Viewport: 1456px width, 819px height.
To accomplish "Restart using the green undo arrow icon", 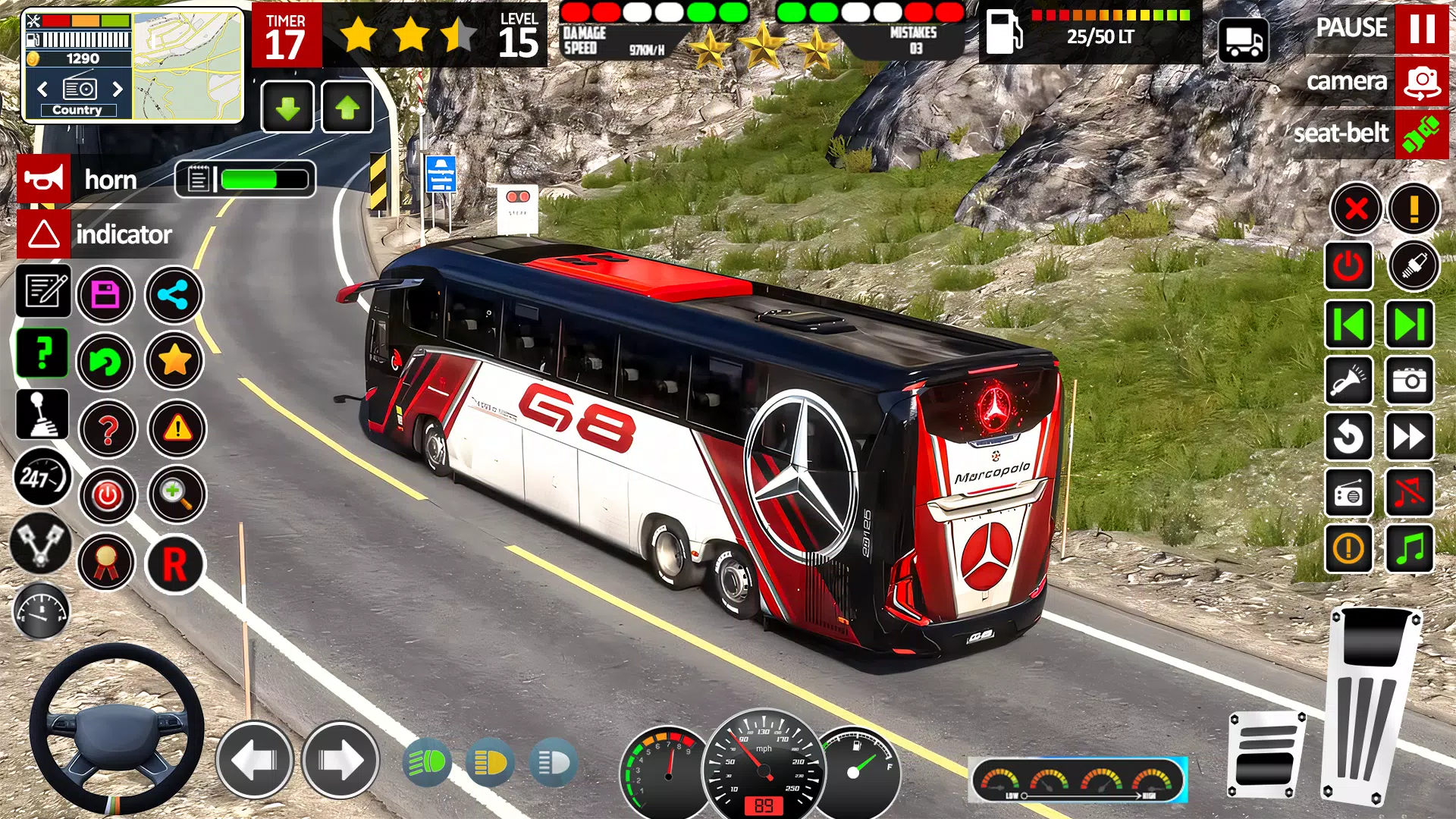I will tap(107, 362).
